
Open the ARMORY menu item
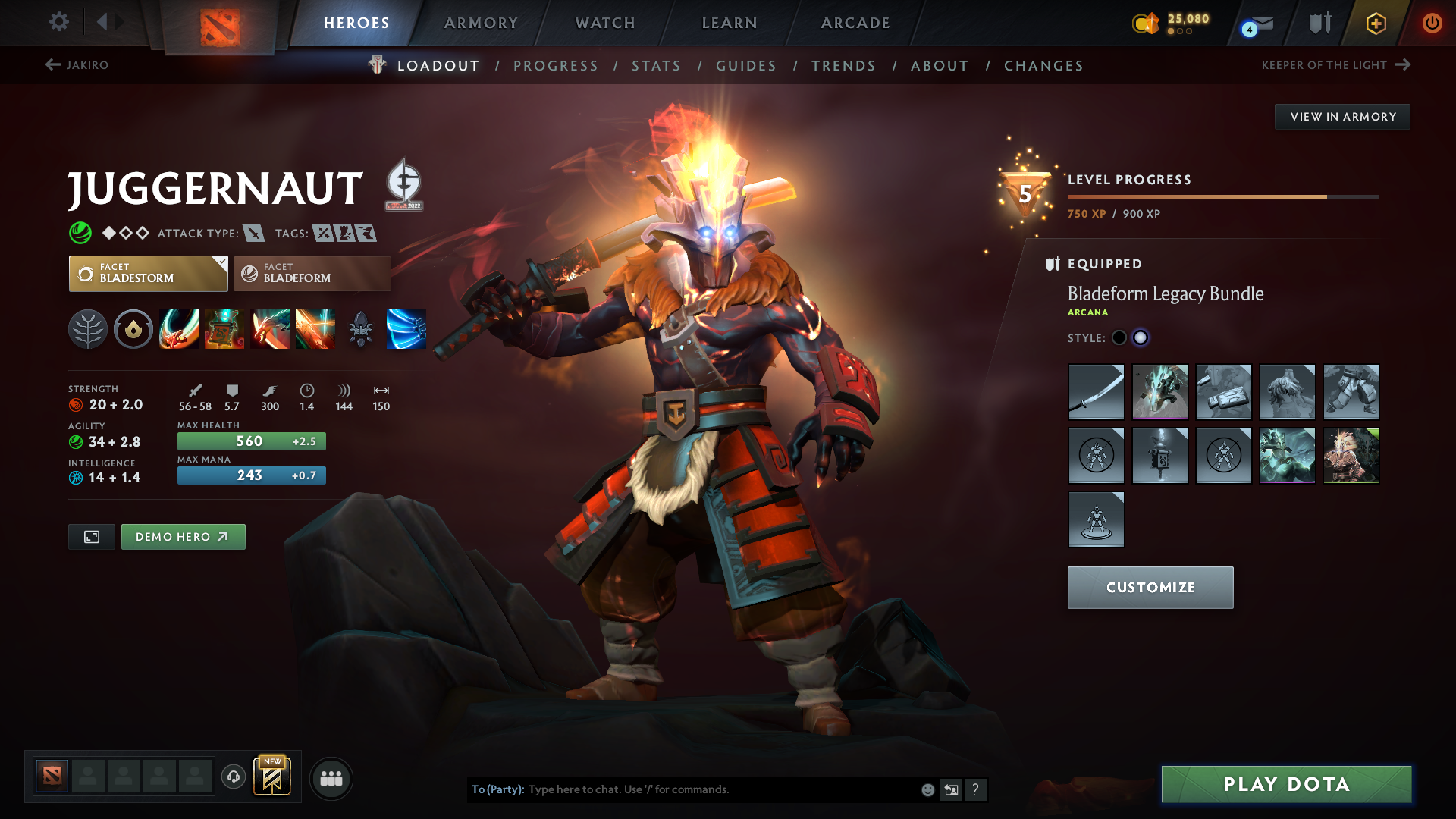point(481,23)
